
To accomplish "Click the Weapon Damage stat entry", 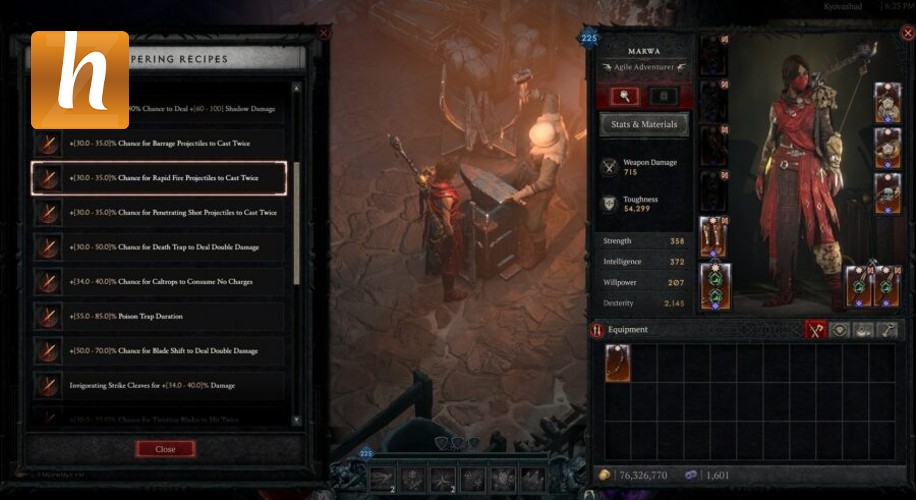I will (x=644, y=168).
